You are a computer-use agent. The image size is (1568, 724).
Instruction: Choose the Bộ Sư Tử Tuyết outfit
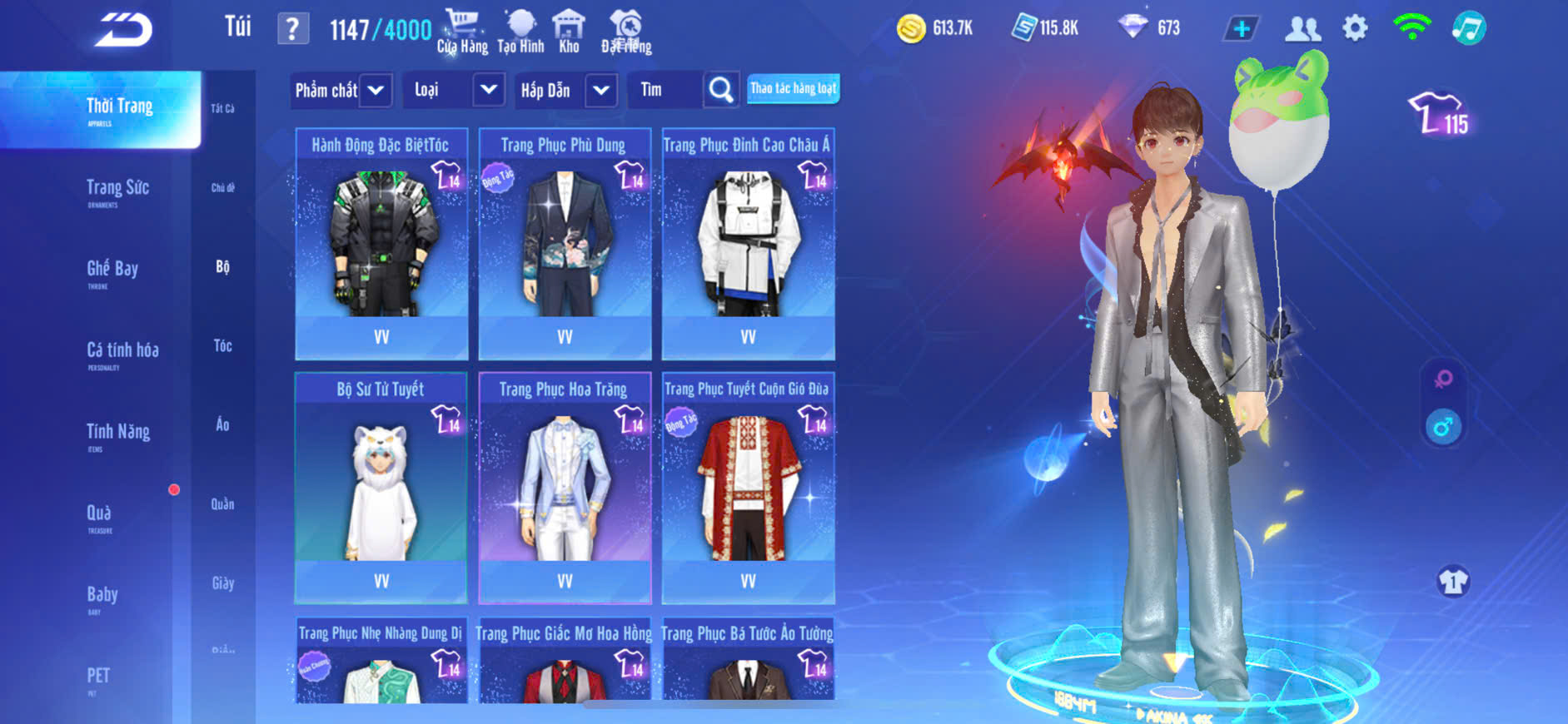381,488
